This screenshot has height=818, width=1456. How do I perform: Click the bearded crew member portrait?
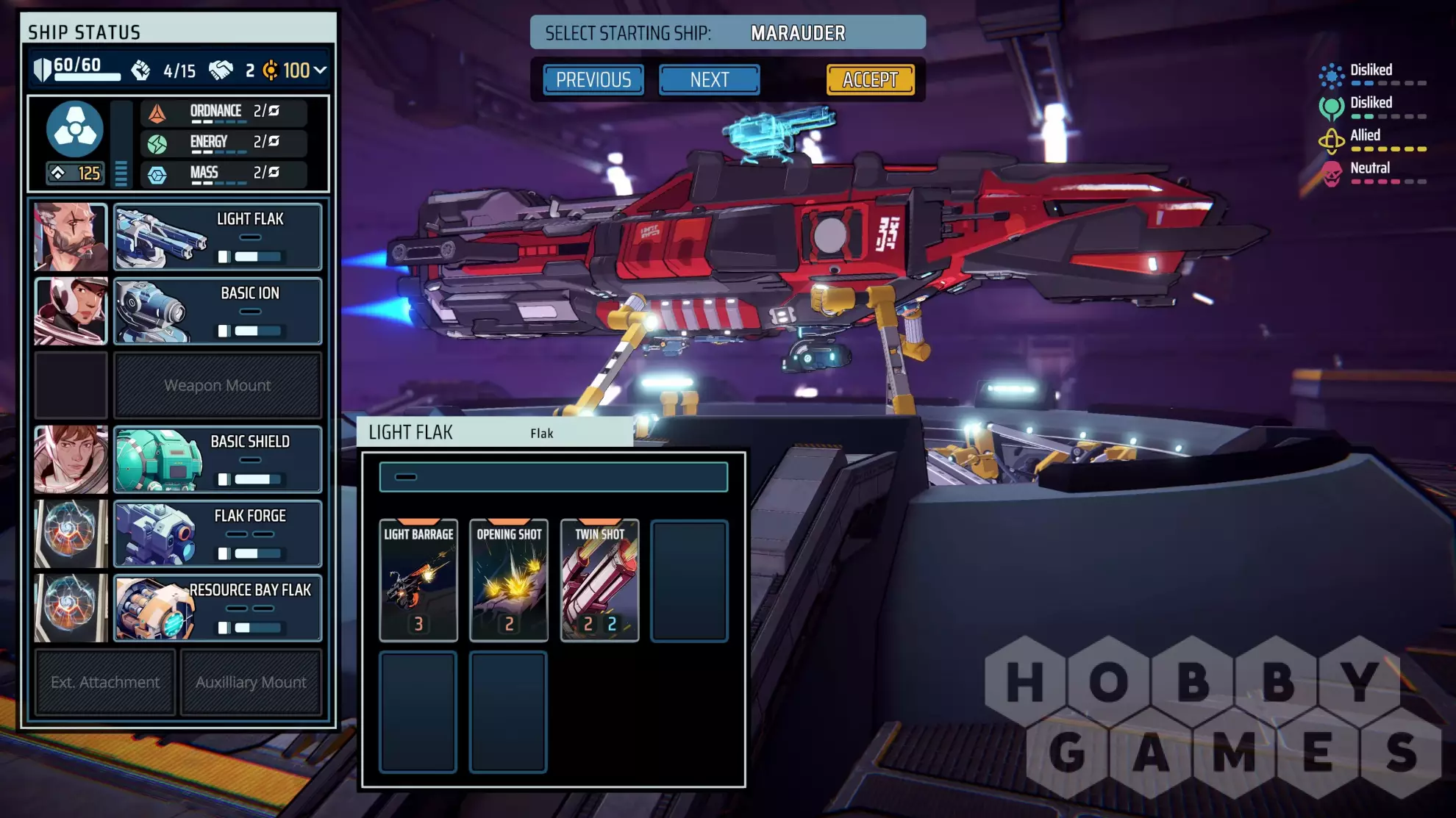(71, 237)
